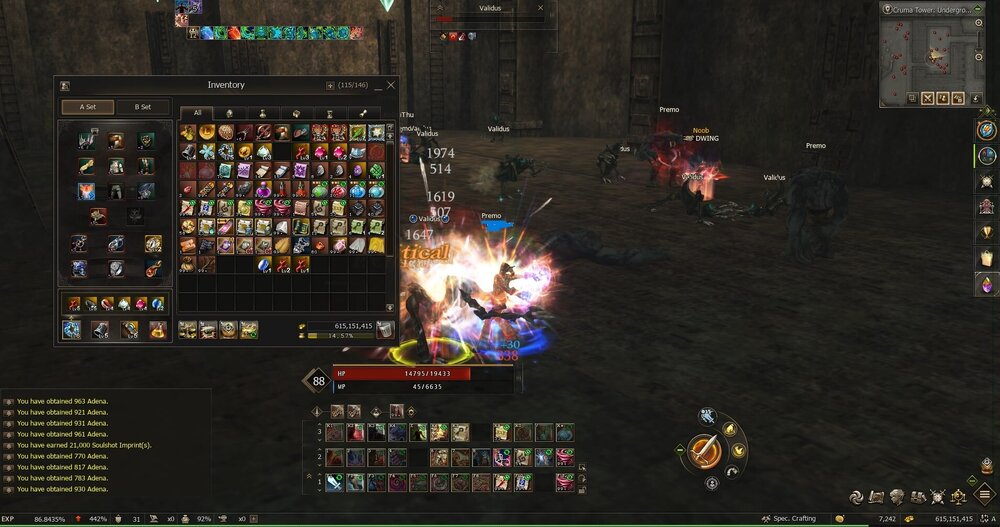Show the All items inventory tab
Screen dimensions: 1000x527
(x=198, y=113)
